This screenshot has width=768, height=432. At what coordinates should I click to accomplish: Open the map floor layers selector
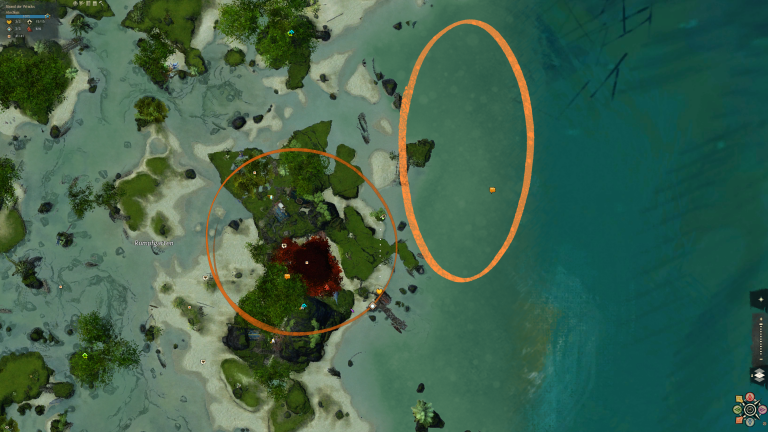[x=758, y=375]
